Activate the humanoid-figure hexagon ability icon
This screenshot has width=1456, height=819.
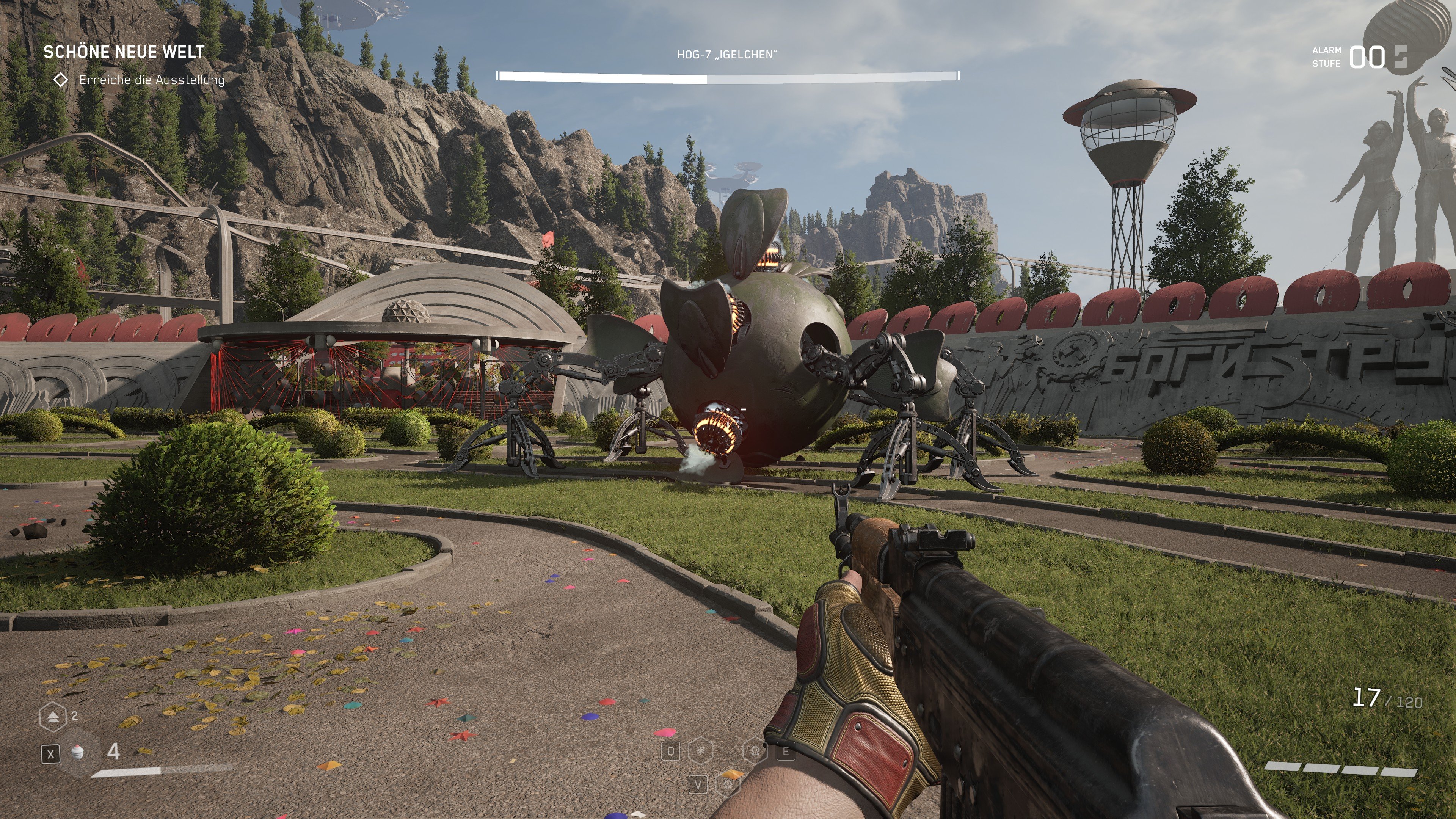click(x=755, y=751)
